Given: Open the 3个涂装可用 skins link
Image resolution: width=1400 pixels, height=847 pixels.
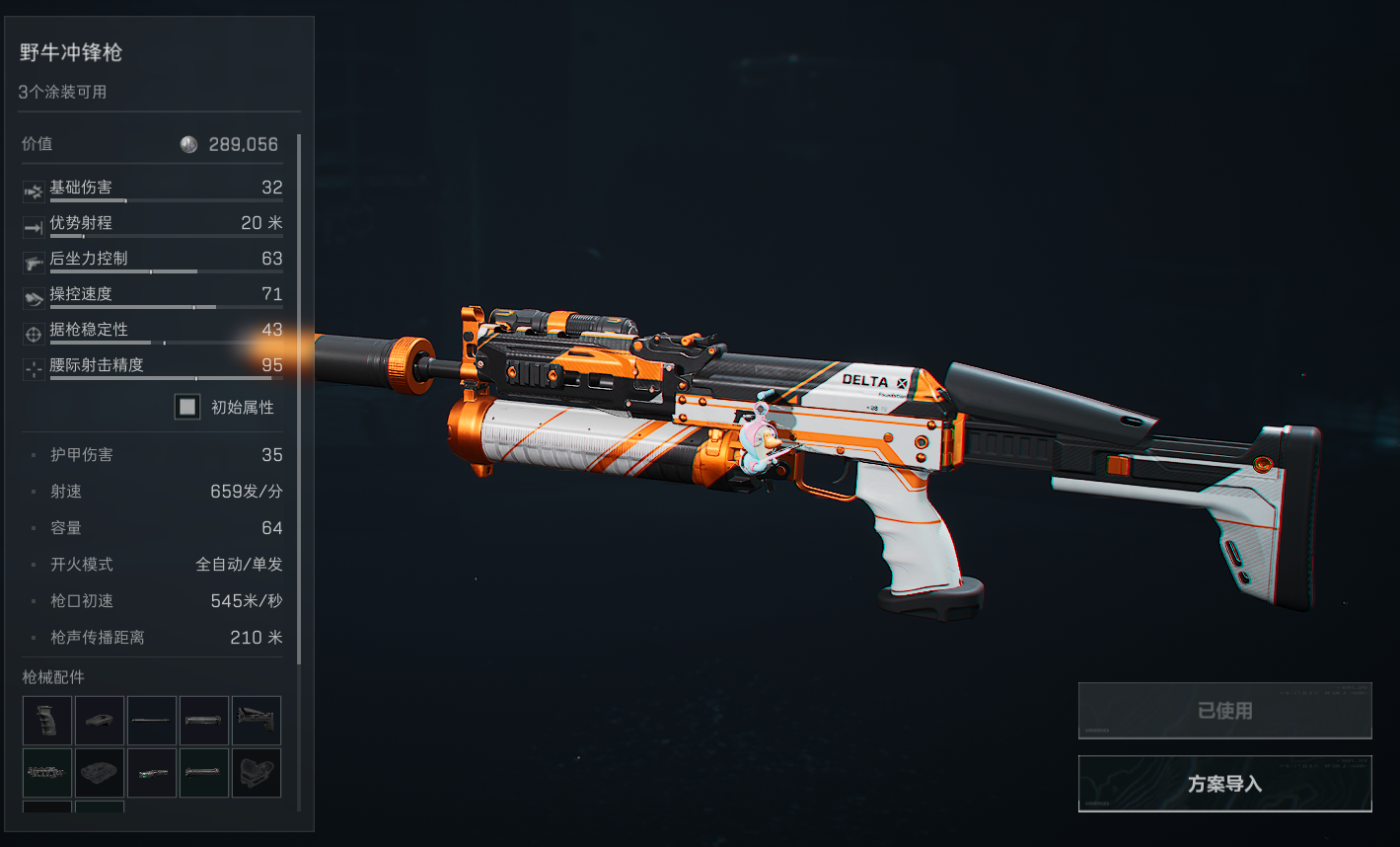Looking at the screenshot, I should 62,92.
